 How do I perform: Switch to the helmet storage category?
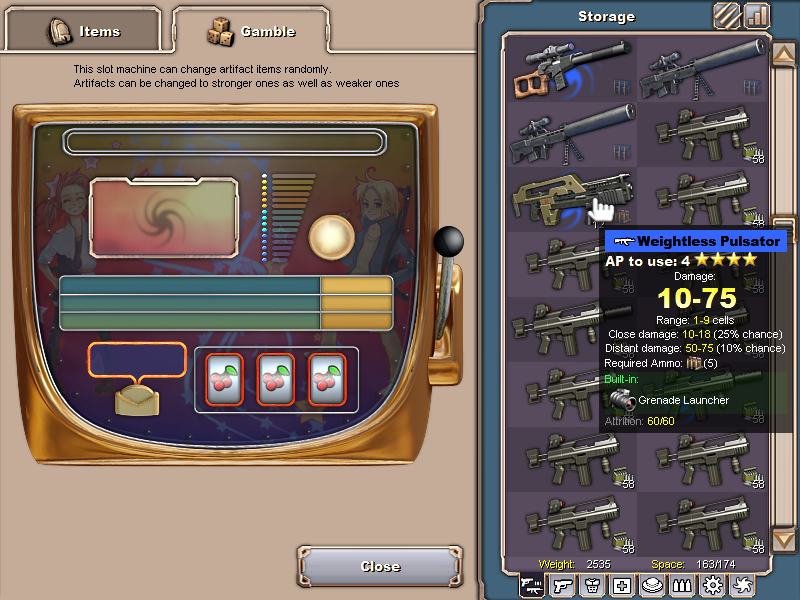click(652, 586)
